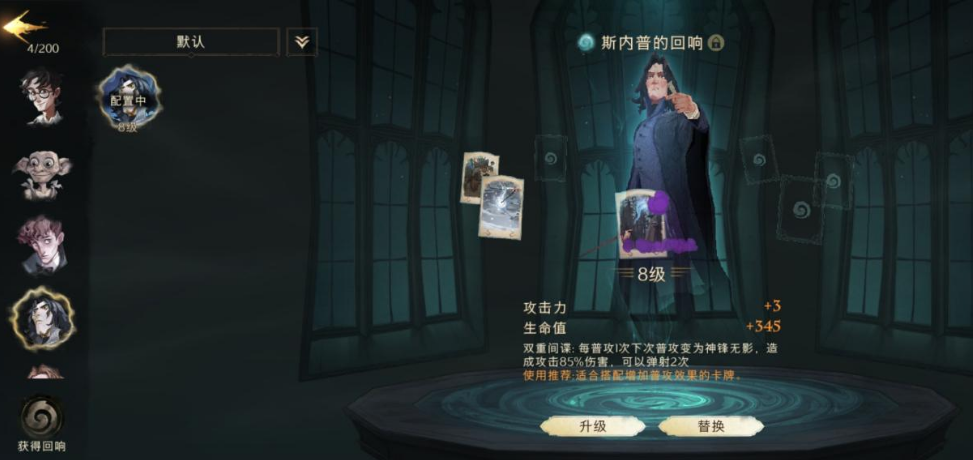The width and height of the screenshot is (973, 460).
Task: Replace the echo with 替换
Action: (x=710, y=426)
